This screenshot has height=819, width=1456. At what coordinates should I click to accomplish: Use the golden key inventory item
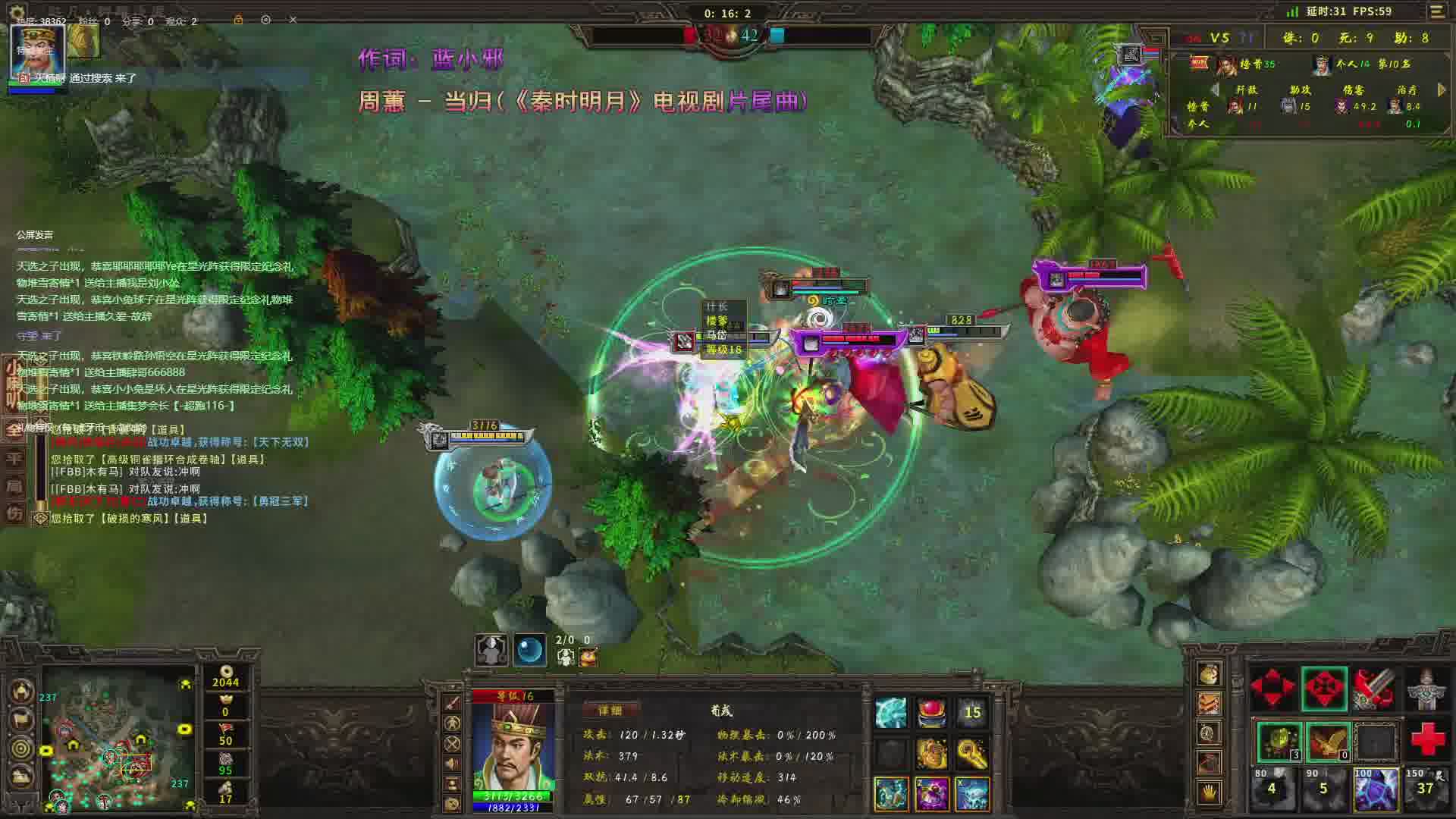971,753
